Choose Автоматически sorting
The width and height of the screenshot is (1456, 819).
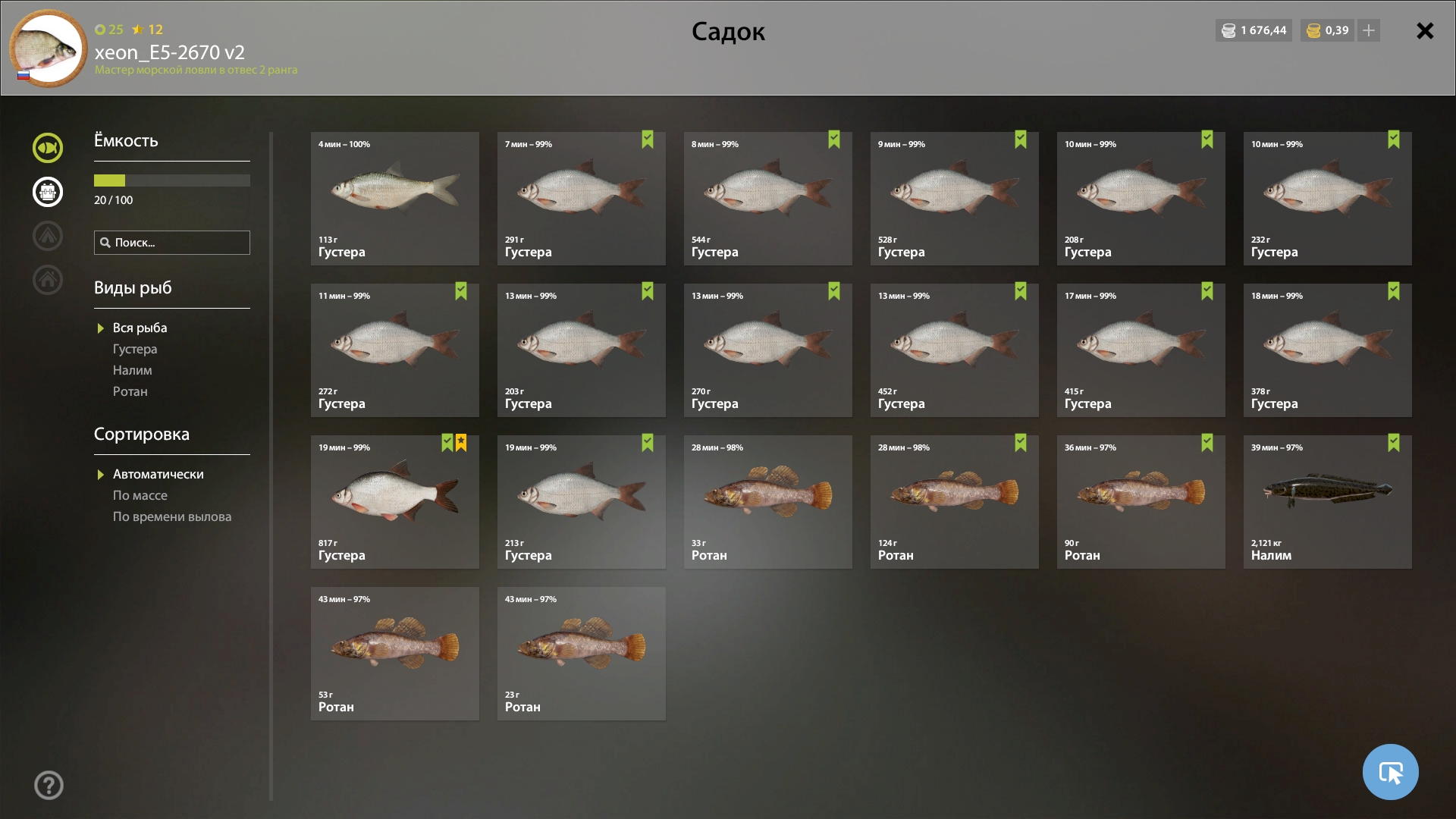pos(158,474)
